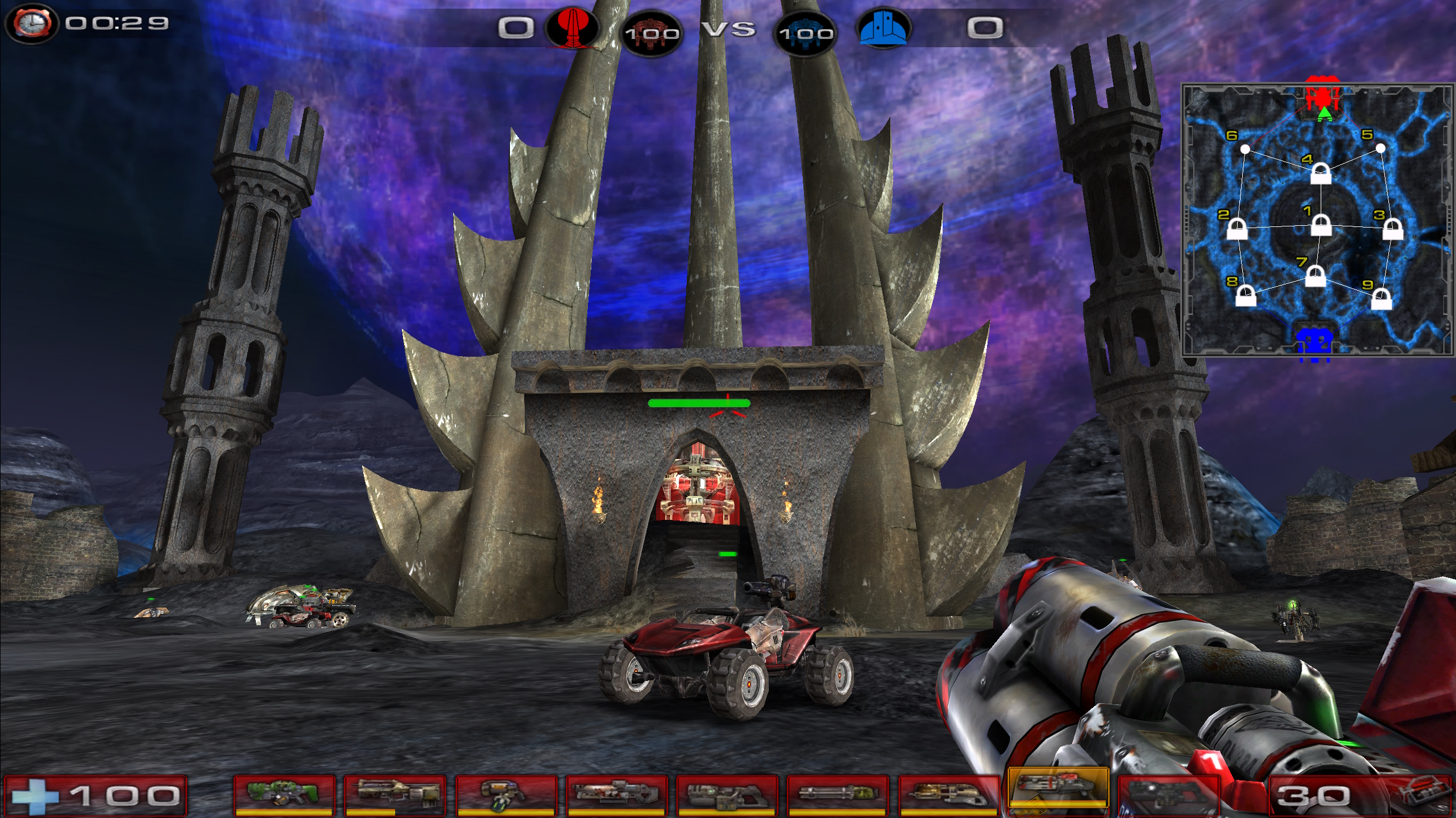Click the green player arrow on minimap
Image resolution: width=1456 pixels, height=818 pixels.
pos(1325,114)
